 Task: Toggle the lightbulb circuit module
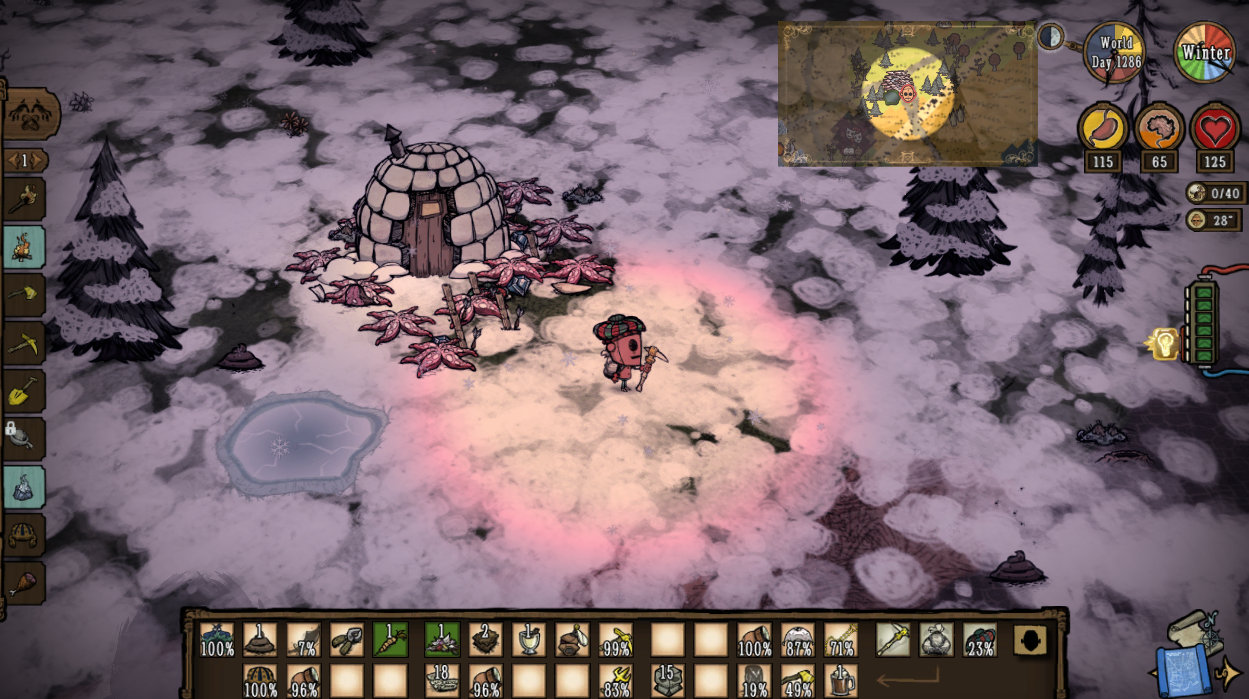(1165, 344)
